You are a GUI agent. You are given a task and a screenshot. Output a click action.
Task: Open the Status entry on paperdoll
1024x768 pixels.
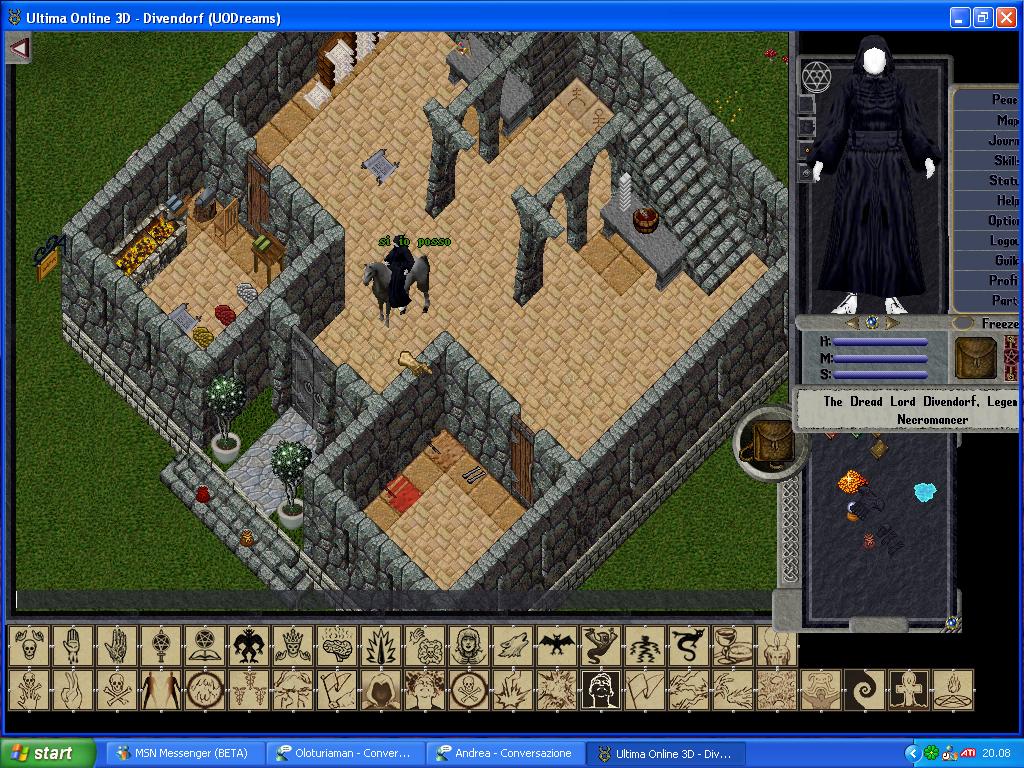pos(1002,181)
